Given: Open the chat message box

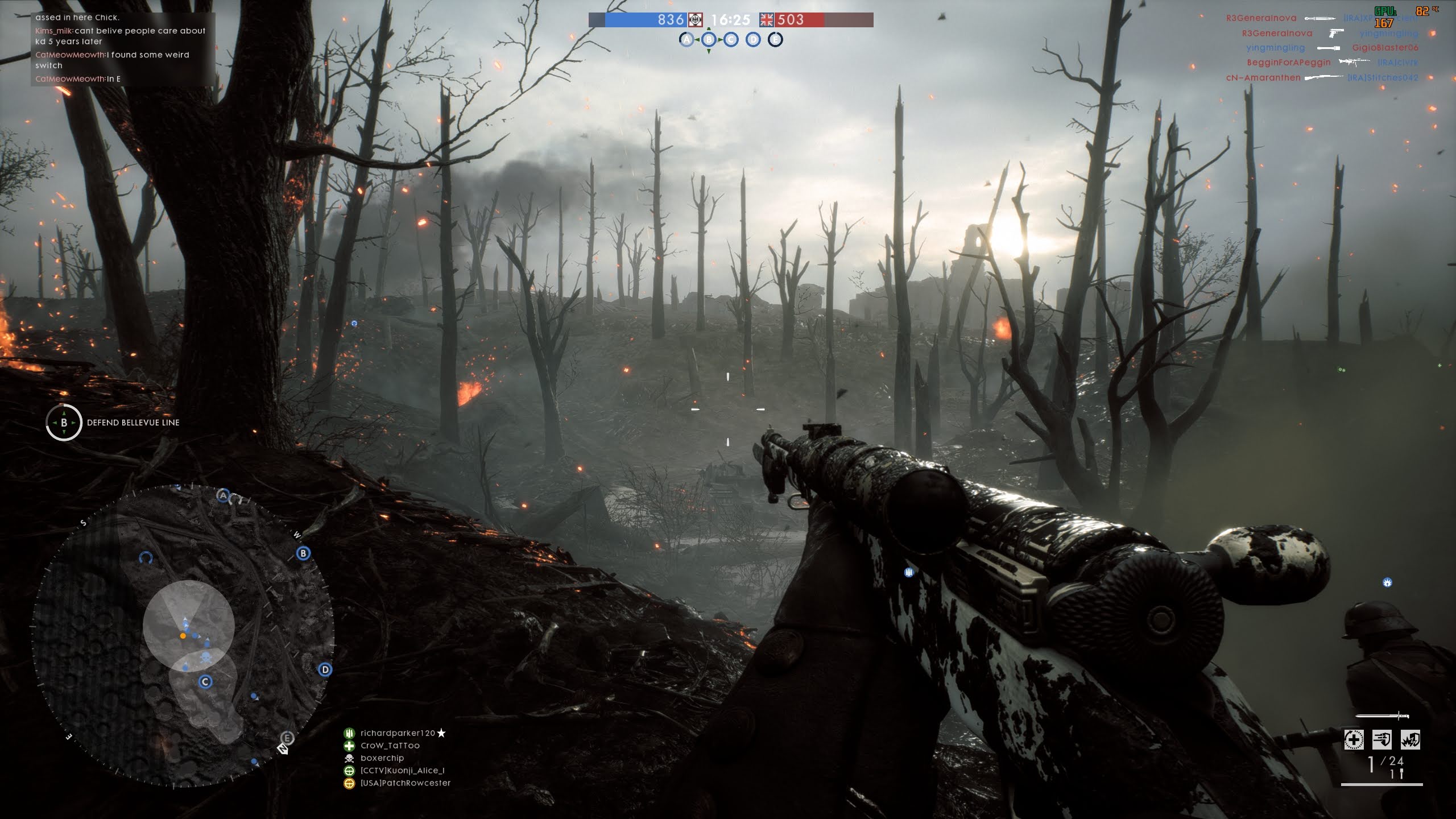Looking at the screenshot, I should pos(122,49).
